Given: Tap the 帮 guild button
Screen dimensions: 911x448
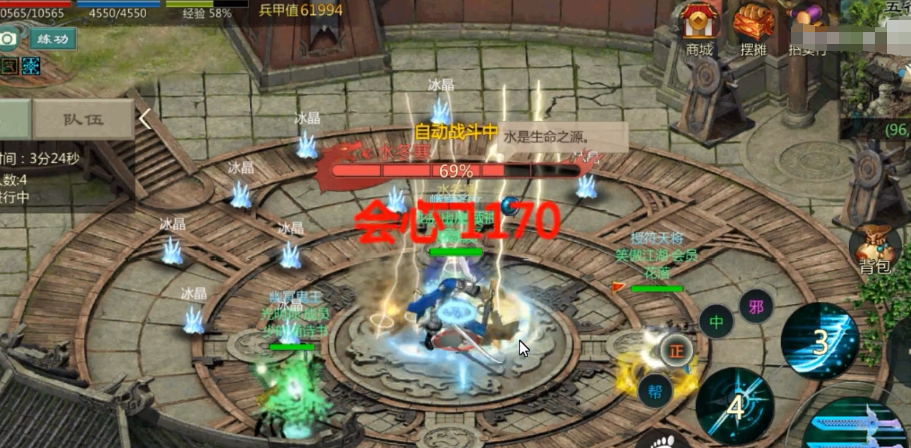Looking at the screenshot, I should point(654,391).
